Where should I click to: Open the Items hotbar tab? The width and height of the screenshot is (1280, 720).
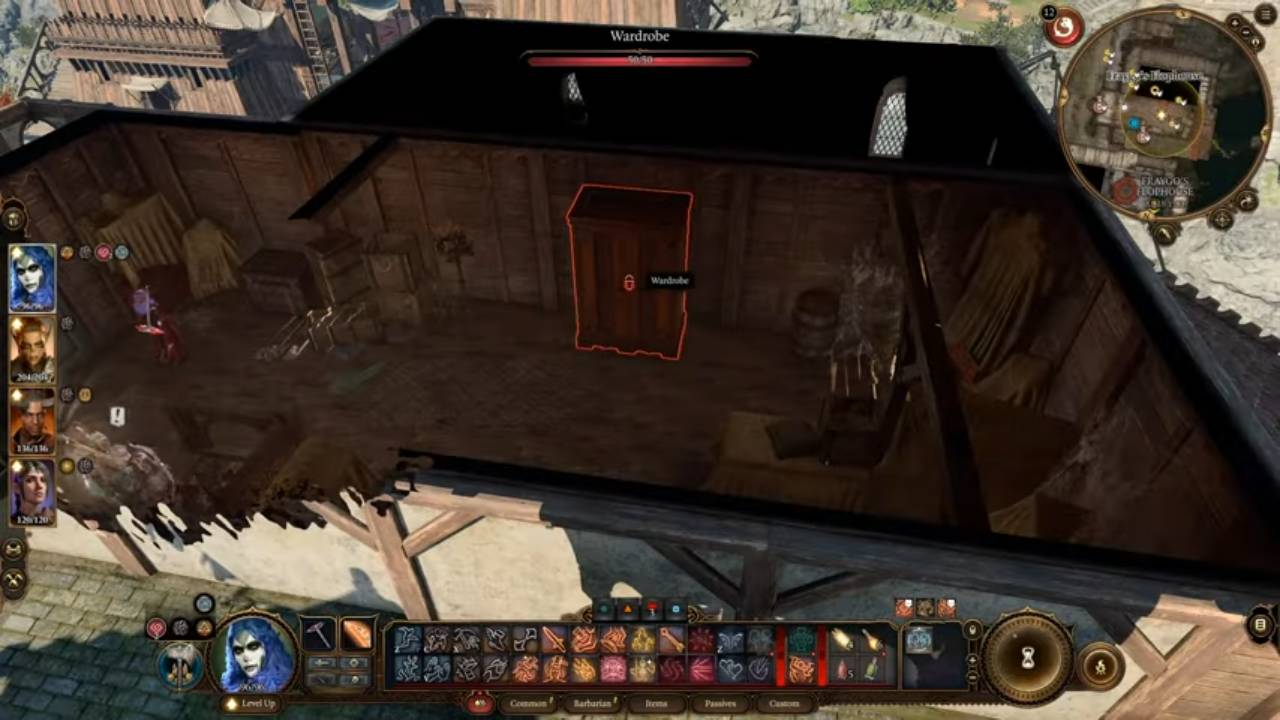(x=656, y=704)
